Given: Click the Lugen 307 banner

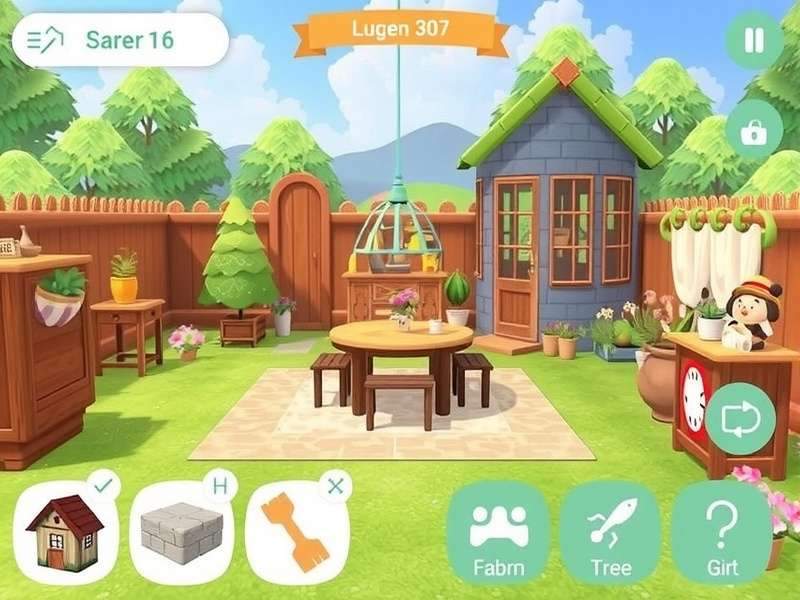Looking at the screenshot, I should [401, 30].
